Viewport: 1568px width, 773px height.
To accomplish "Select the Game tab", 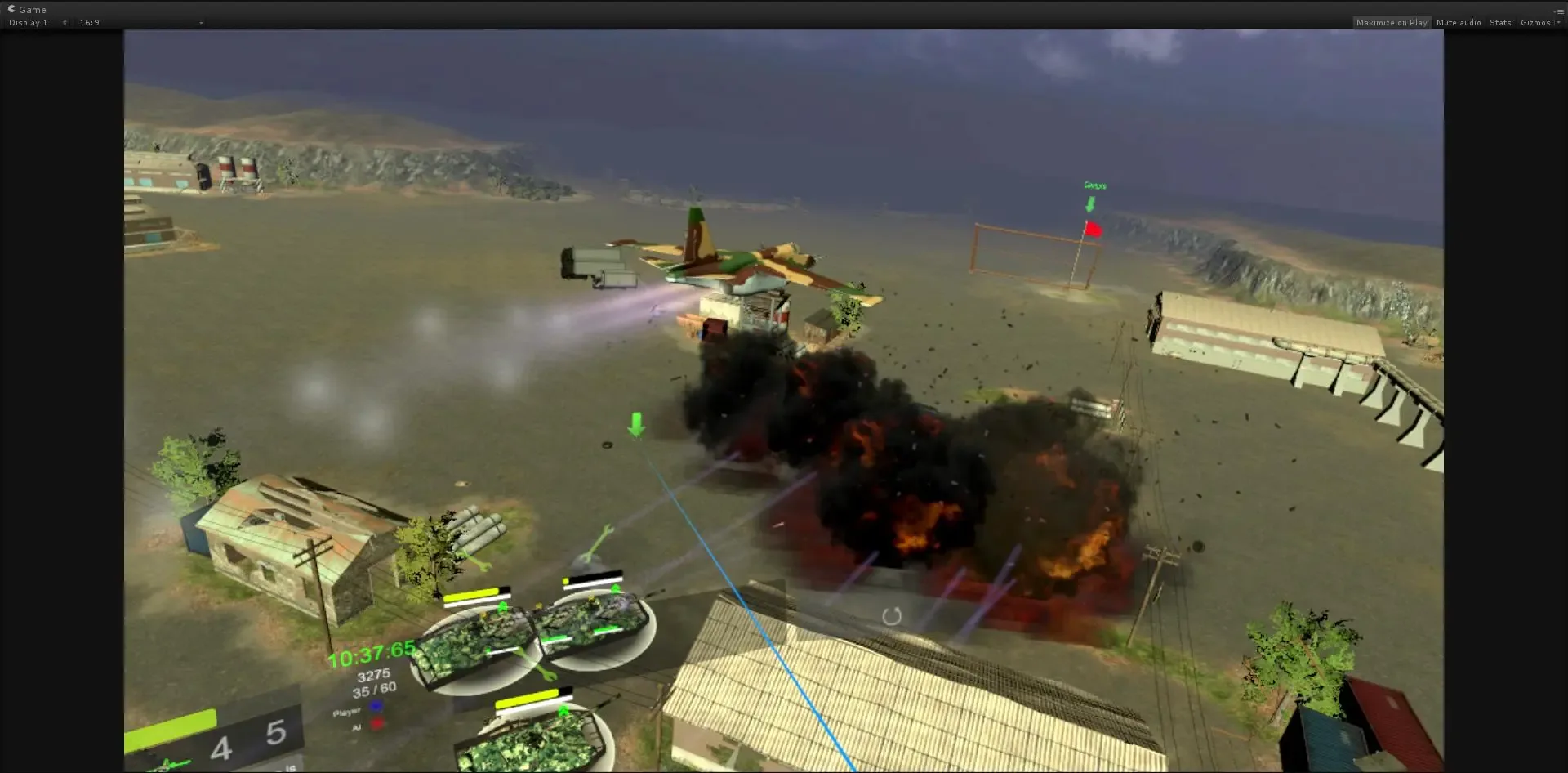I will pyautogui.click(x=31, y=9).
